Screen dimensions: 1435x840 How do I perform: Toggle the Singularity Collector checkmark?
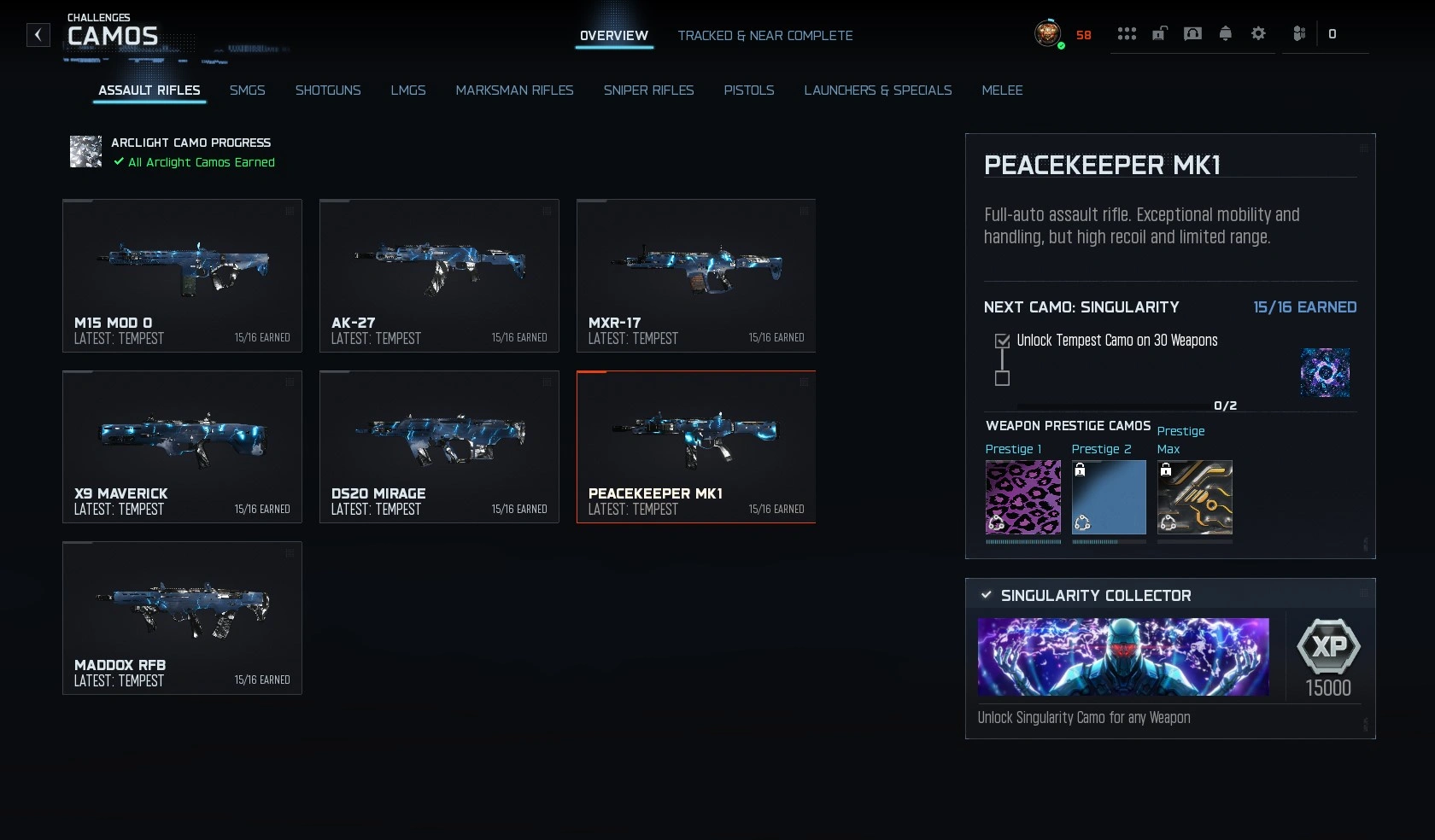(987, 595)
